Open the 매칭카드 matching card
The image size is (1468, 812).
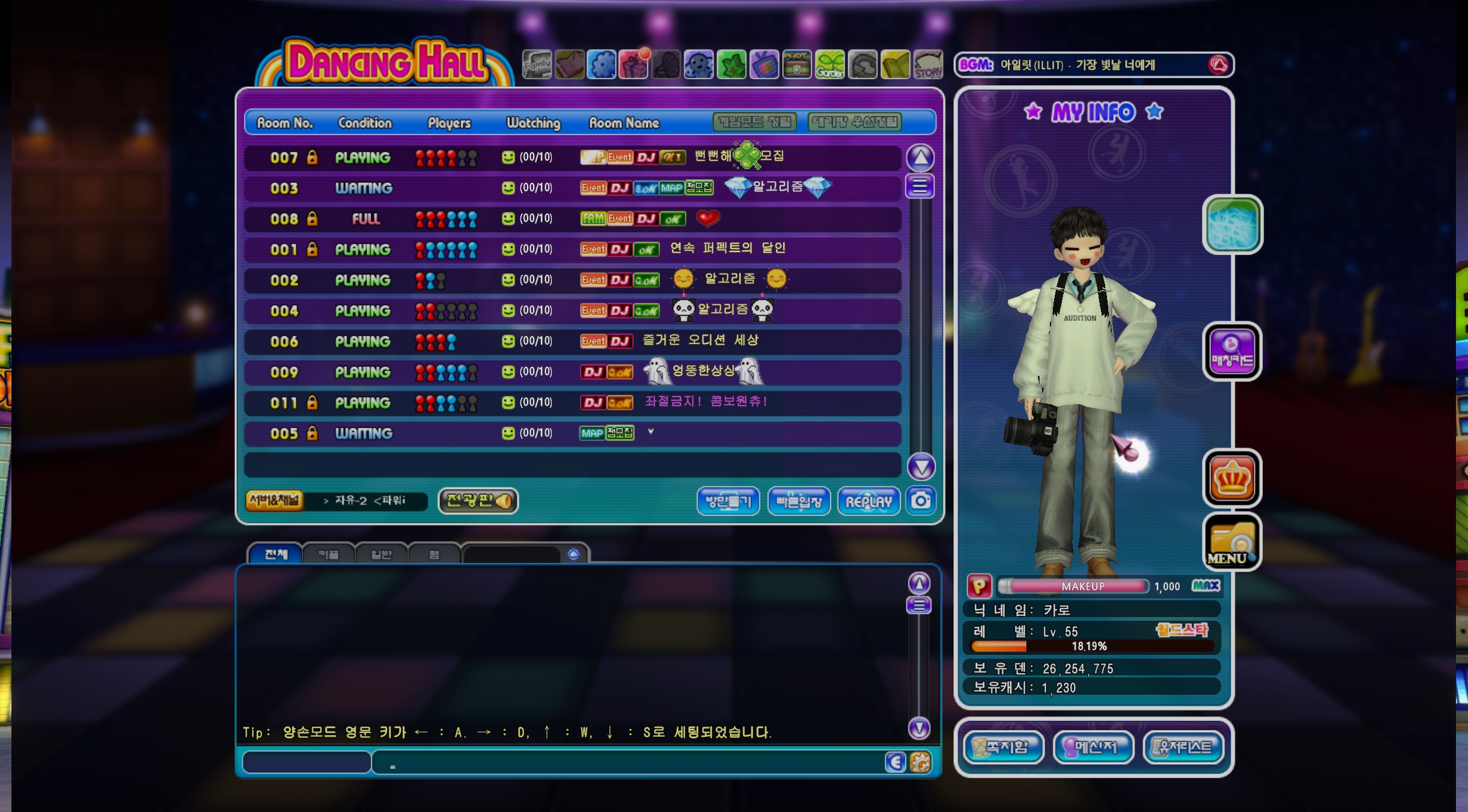[1232, 351]
